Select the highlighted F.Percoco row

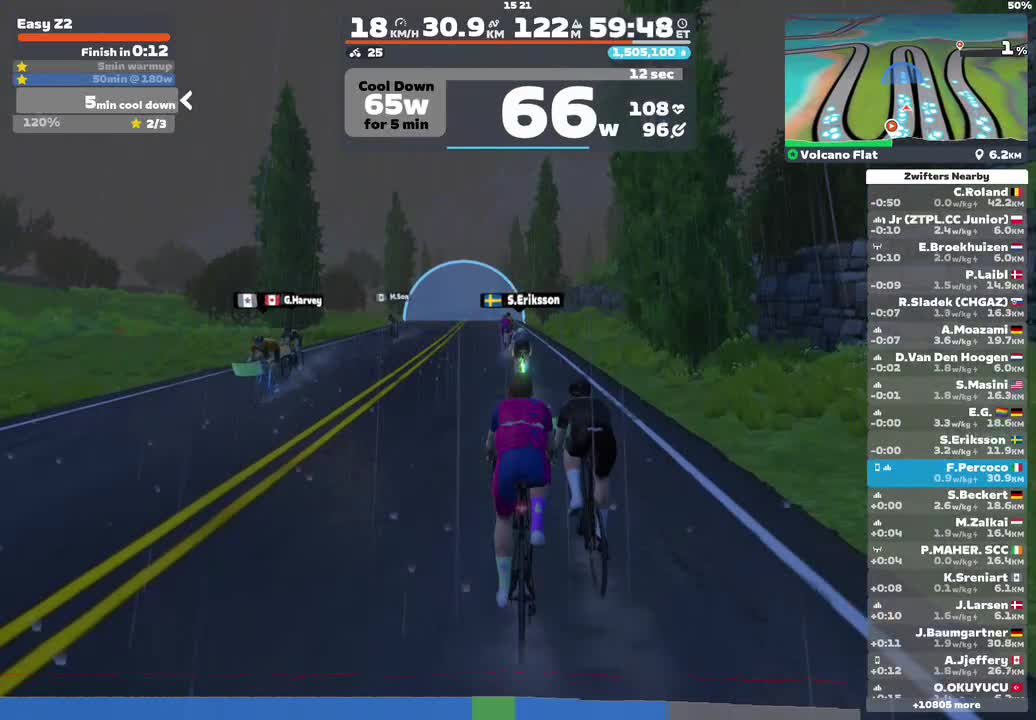tap(946, 473)
